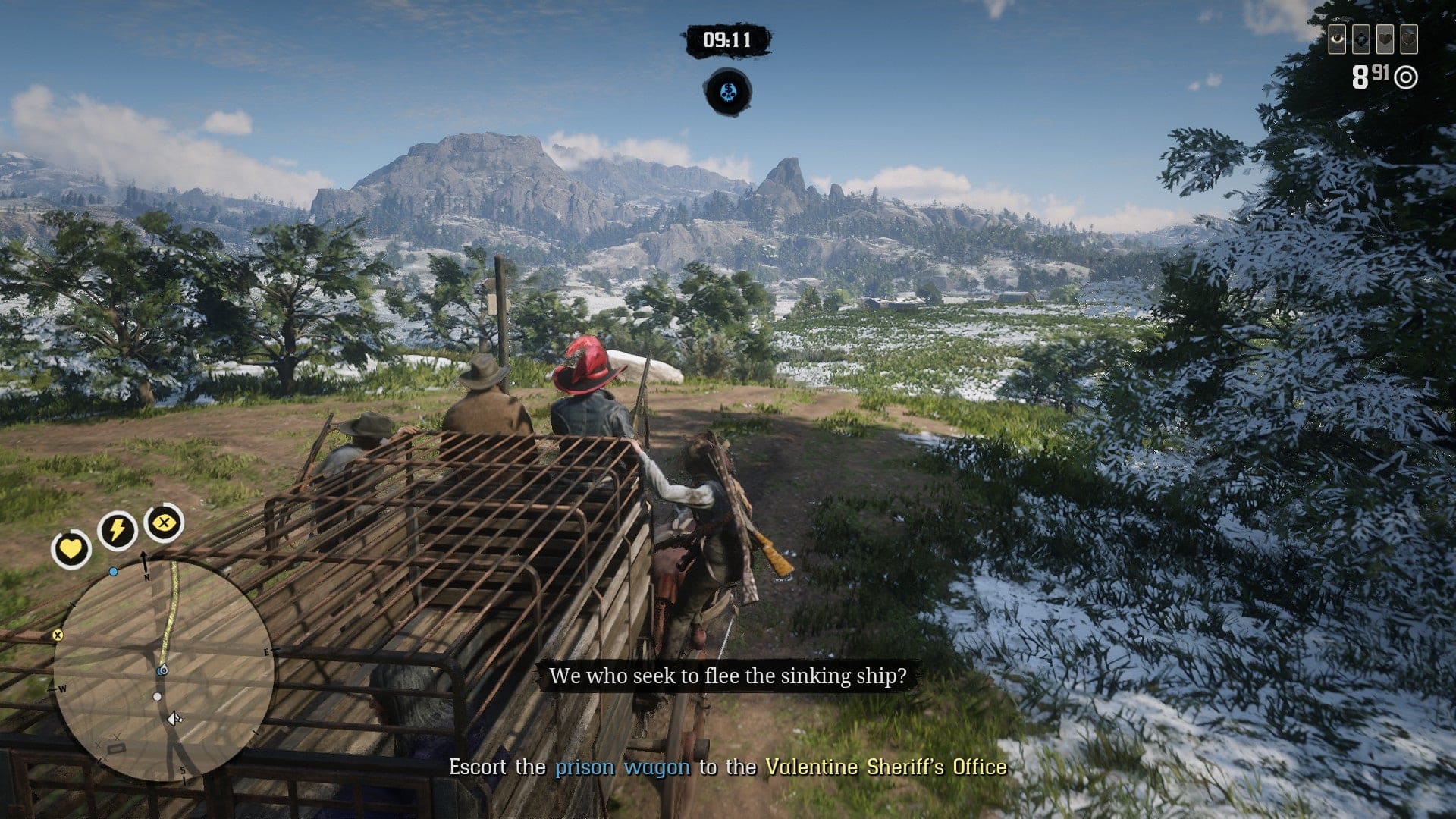Image resolution: width=1456 pixels, height=819 pixels.
Task: Select the yellow heart health core
Action: 71,548
